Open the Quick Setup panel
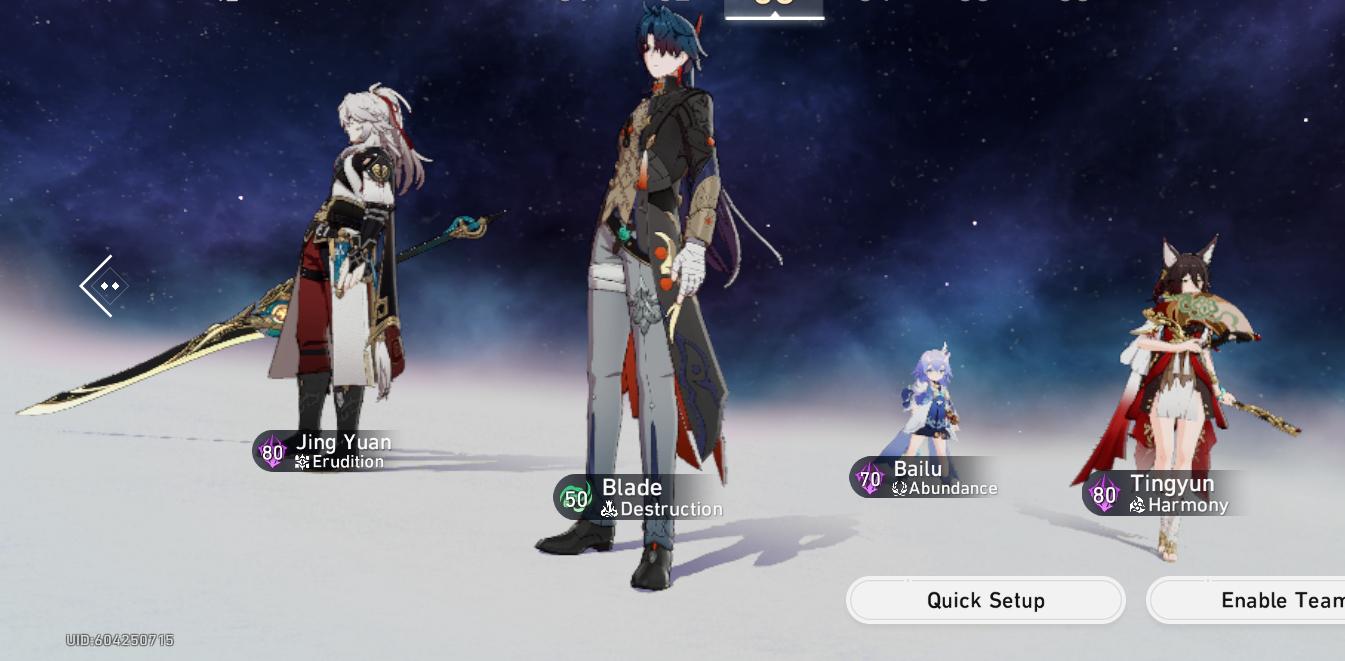This screenshot has height=661, width=1345. point(985,600)
